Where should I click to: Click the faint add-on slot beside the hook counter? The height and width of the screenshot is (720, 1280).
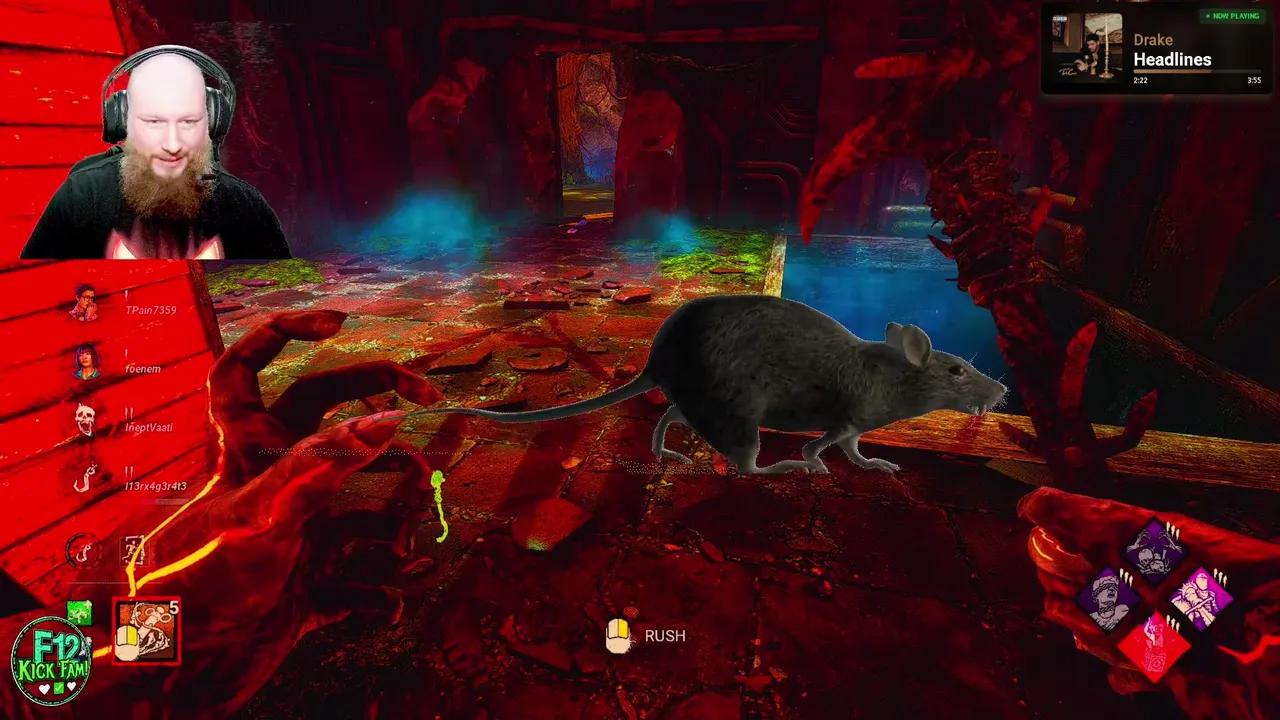[x=133, y=549]
